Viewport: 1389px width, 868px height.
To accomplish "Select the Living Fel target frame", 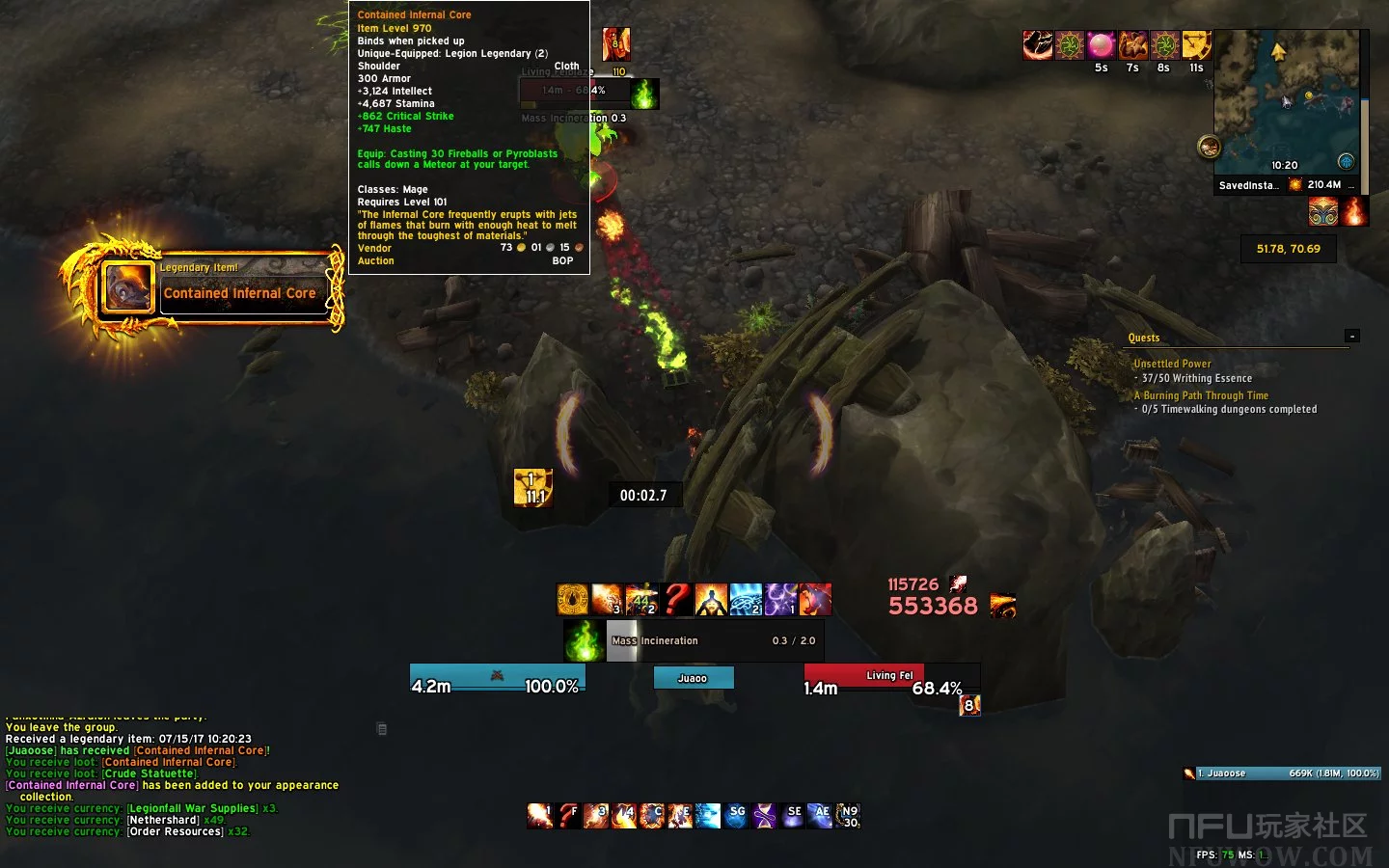I will click(x=863, y=675).
